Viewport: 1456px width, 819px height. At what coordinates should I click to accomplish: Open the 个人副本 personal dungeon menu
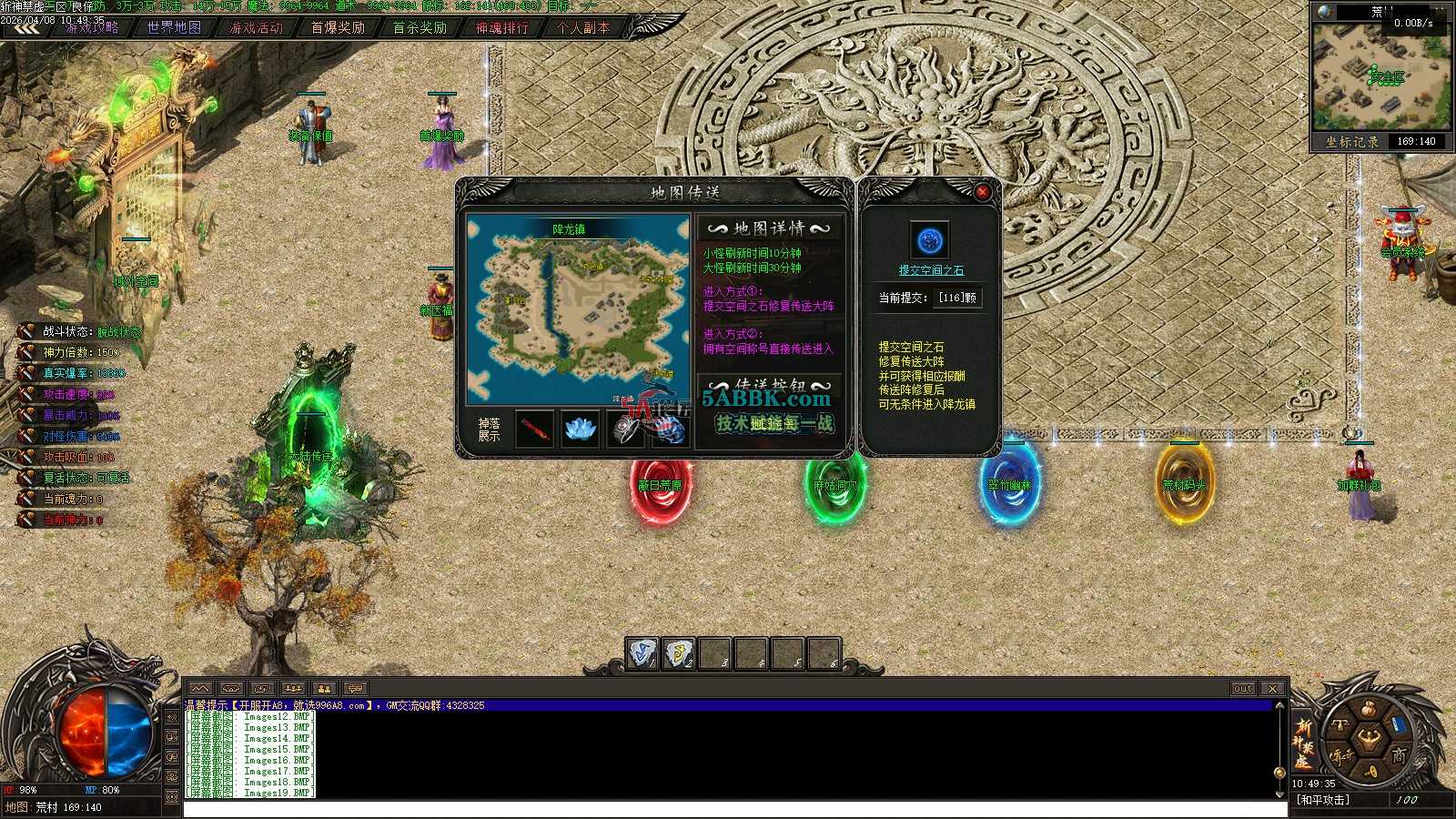tap(583, 28)
